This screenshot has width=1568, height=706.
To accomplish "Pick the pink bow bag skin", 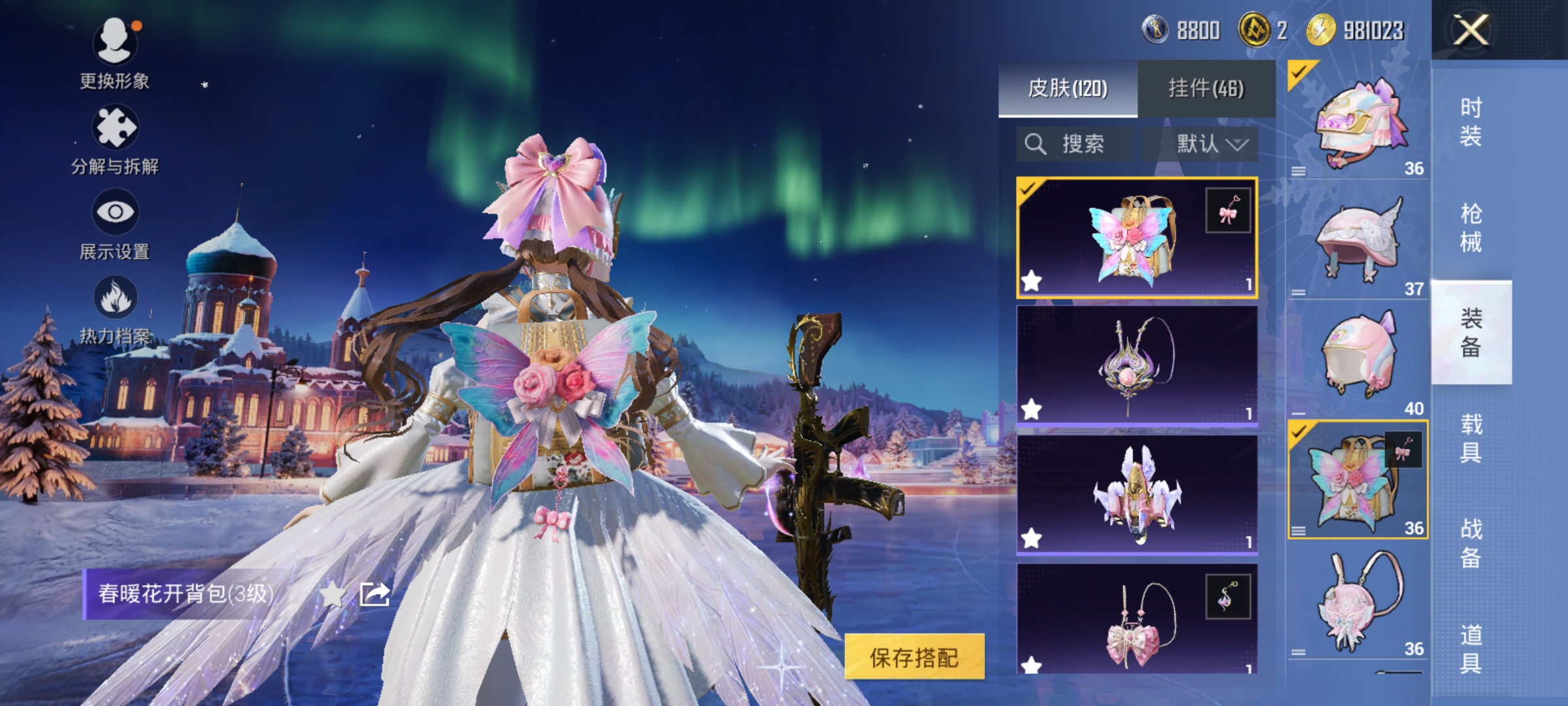I will (x=1137, y=621).
